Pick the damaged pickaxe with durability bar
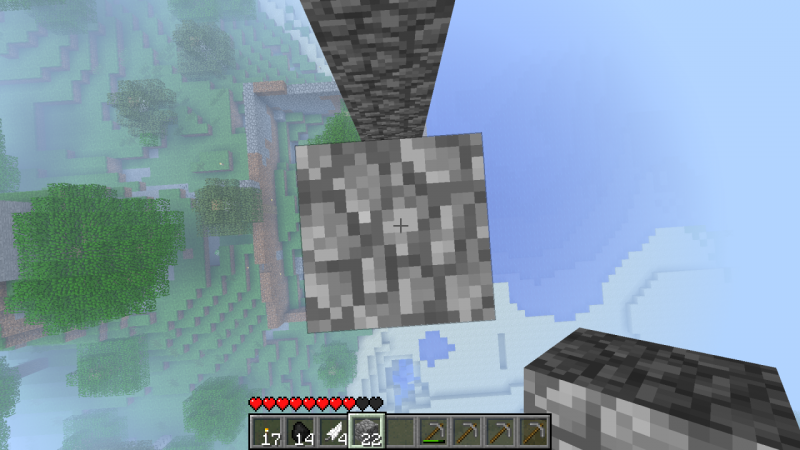Viewport: 800px width, 450px height. pos(434,432)
